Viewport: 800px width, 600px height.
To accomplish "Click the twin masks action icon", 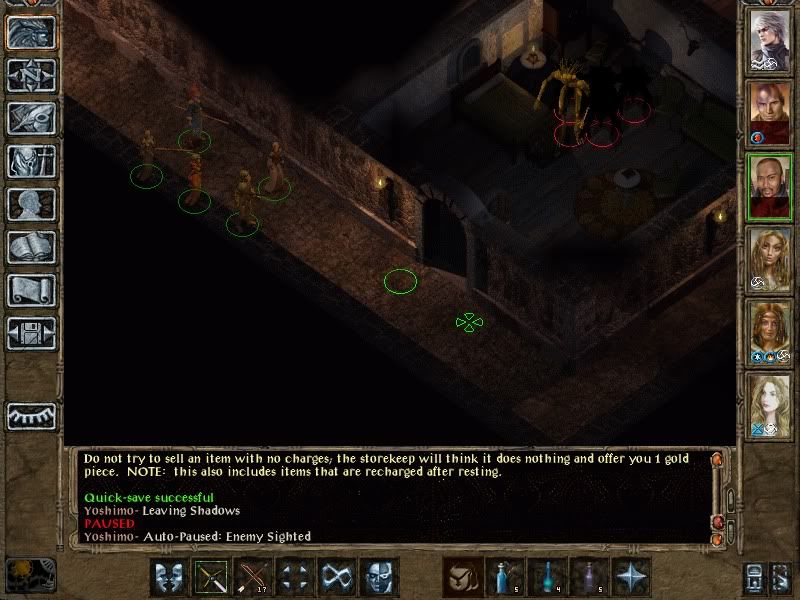I will [170, 577].
